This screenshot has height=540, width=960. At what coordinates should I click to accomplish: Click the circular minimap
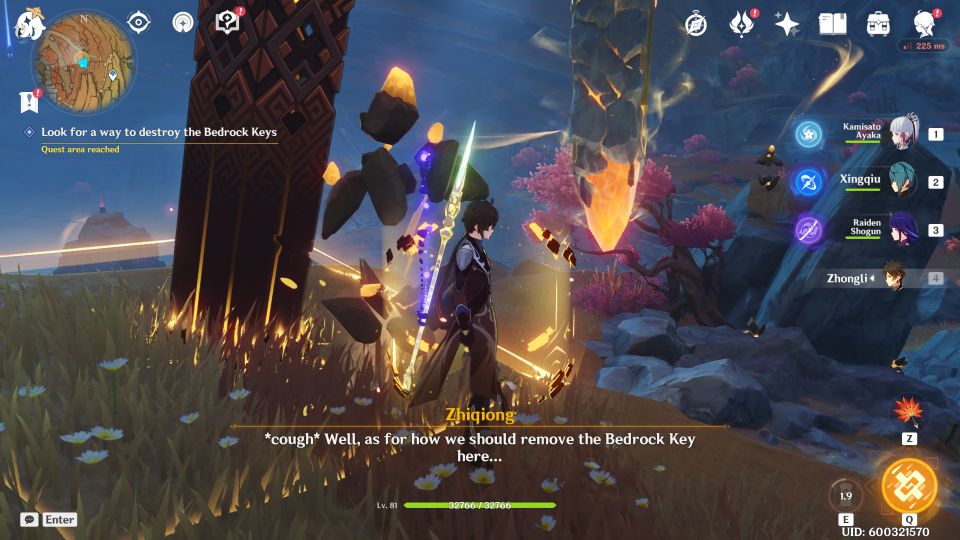84,50
